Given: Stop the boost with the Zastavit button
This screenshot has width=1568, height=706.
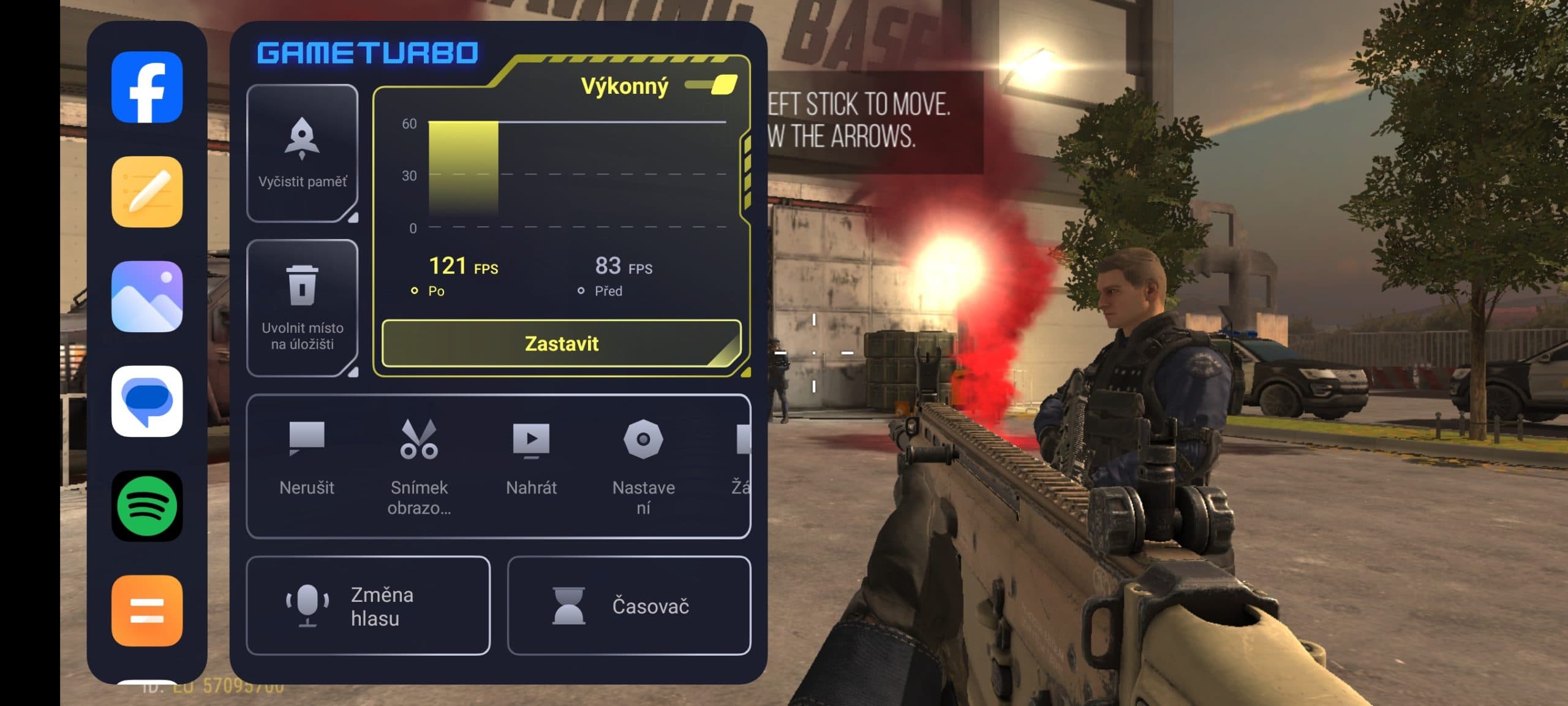Looking at the screenshot, I should tap(561, 343).
